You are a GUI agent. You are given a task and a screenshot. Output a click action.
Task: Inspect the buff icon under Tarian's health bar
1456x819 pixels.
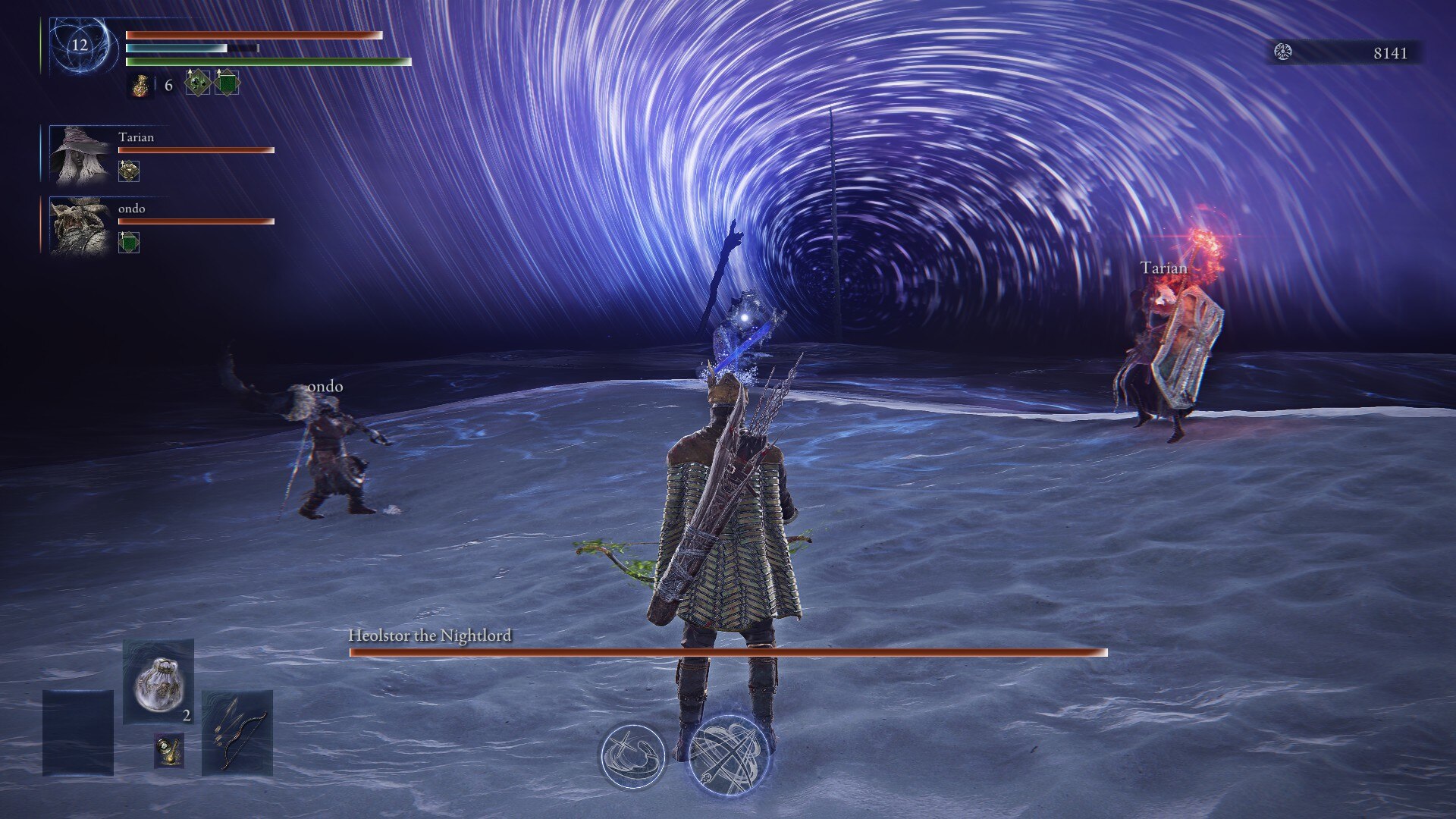point(129,171)
